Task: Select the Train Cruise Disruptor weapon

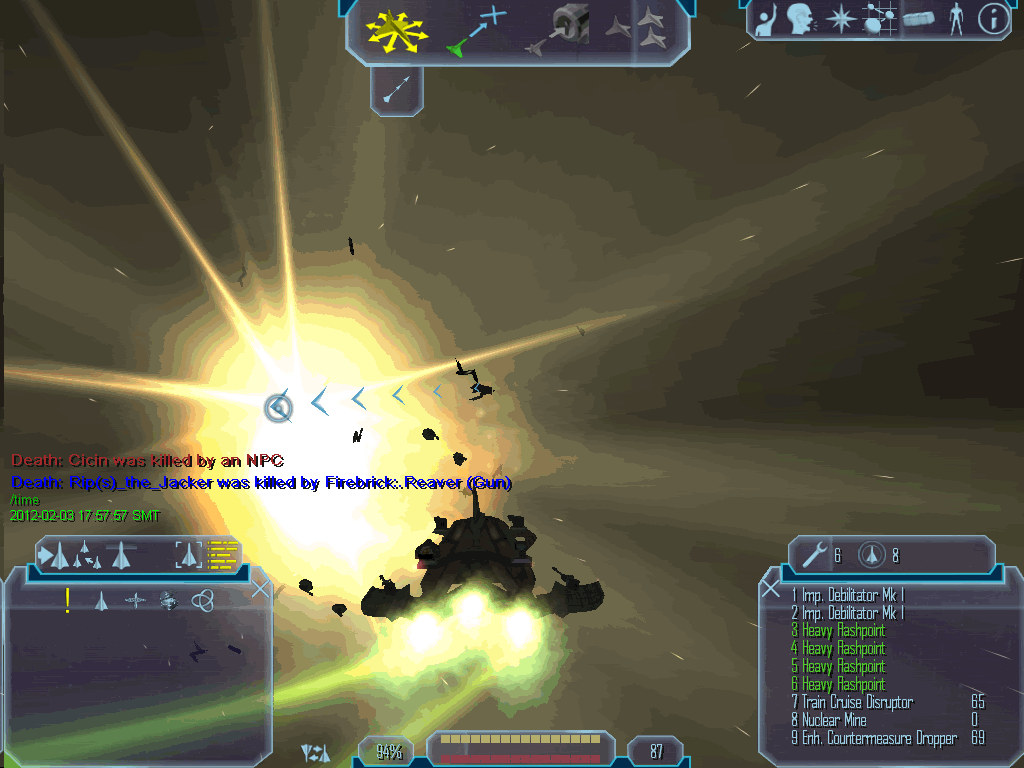Action: pos(856,703)
